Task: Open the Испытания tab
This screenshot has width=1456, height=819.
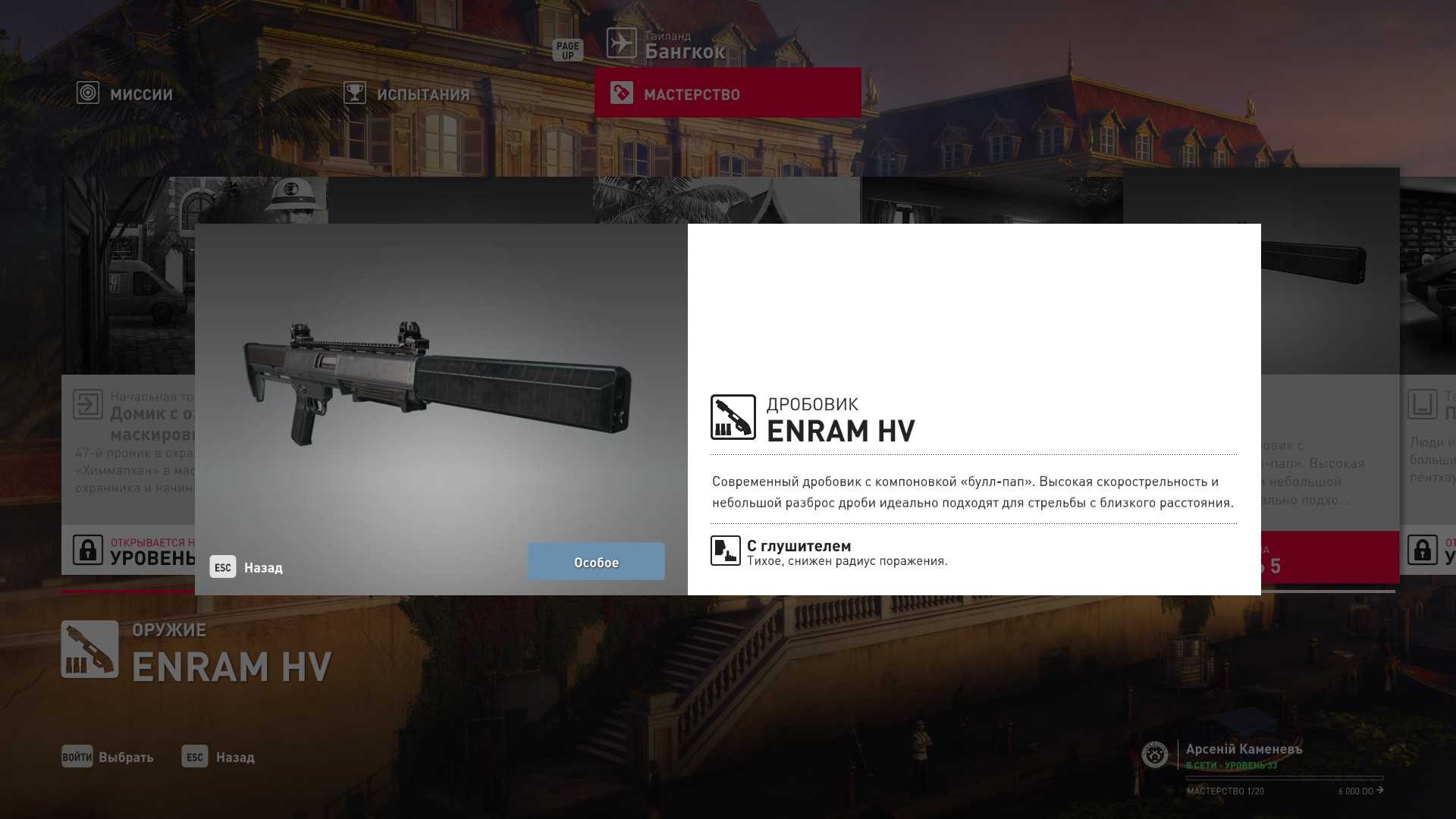Action: (407, 94)
